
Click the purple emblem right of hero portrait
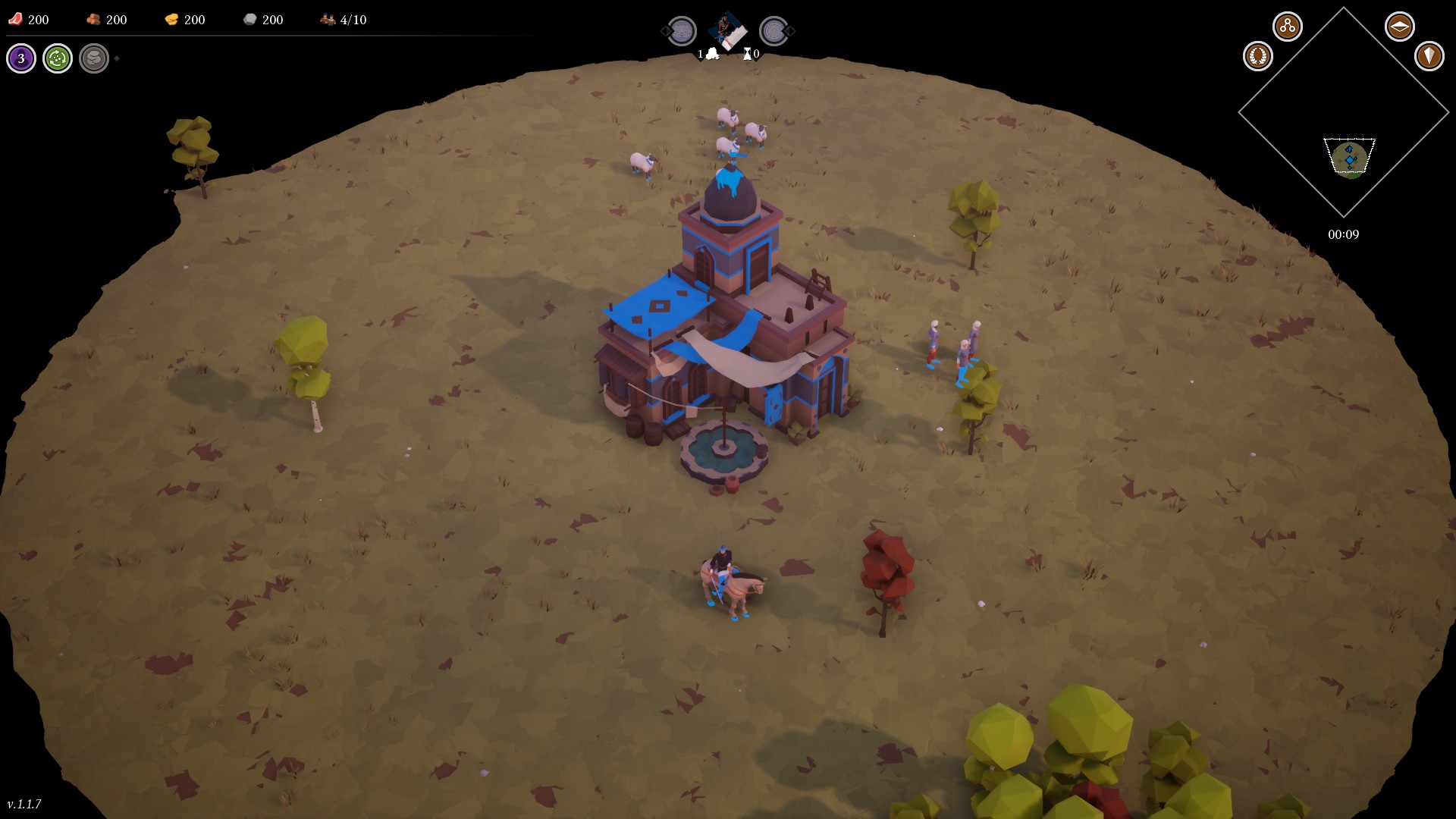coord(773,31)
